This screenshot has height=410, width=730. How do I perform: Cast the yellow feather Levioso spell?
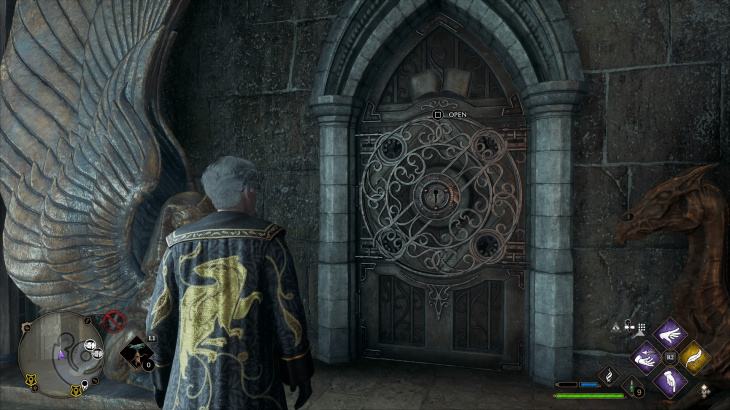[x=693, y=357]
